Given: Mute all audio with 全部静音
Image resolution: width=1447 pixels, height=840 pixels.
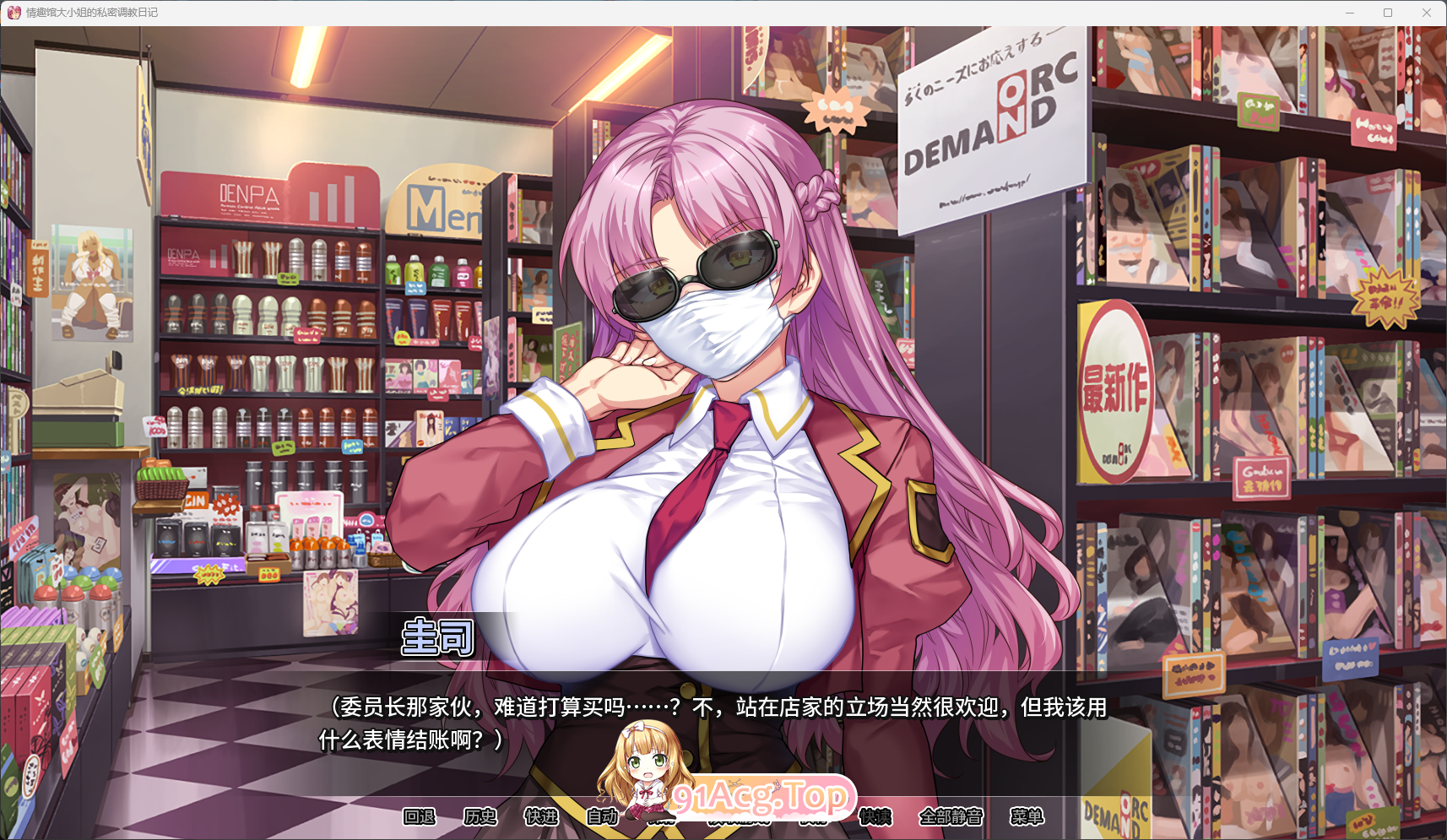Looking at the screenshot, I should coord(951,817).
